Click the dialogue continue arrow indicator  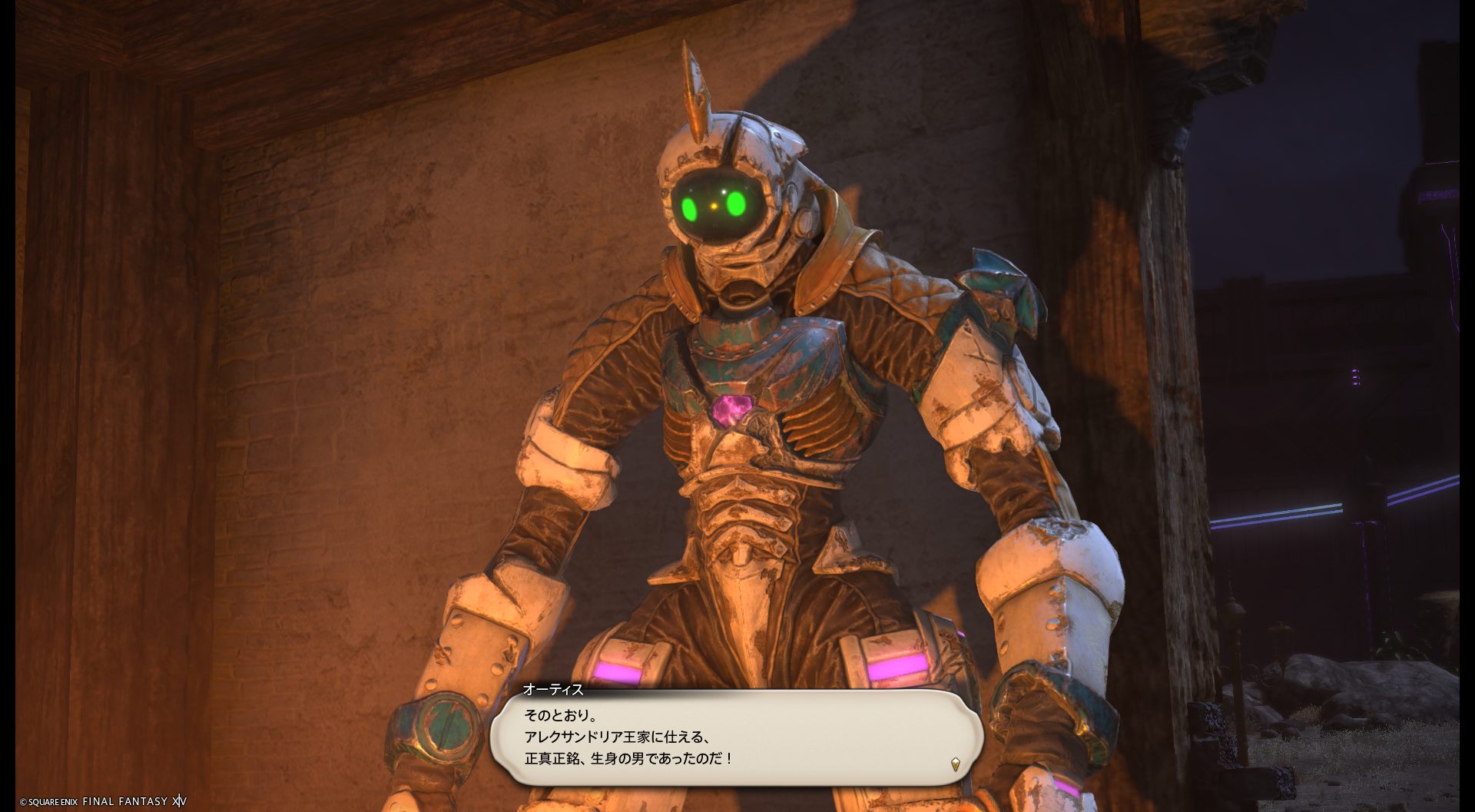(956, 764)
